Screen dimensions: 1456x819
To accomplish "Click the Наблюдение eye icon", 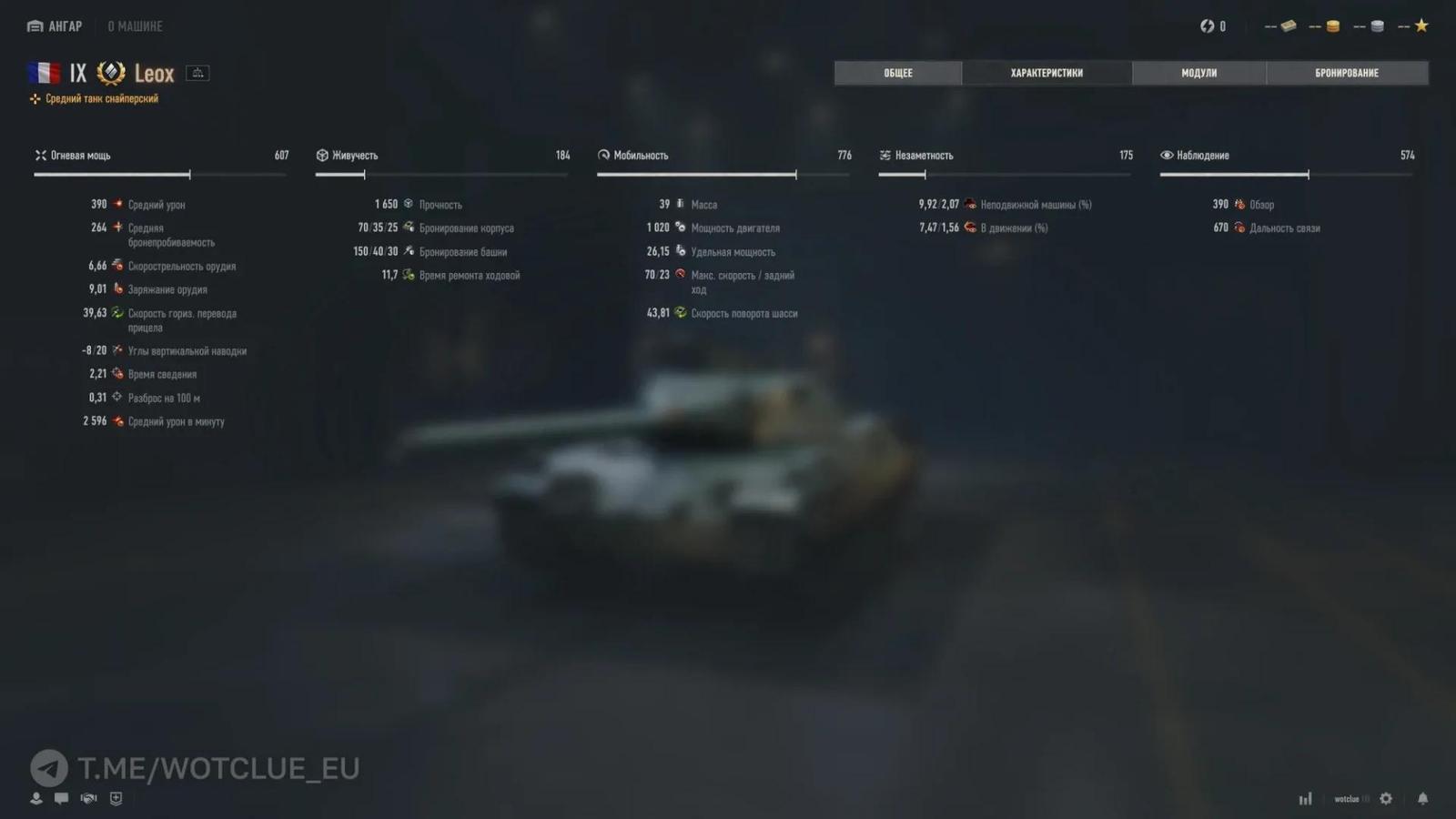I will click(1168, 155).
